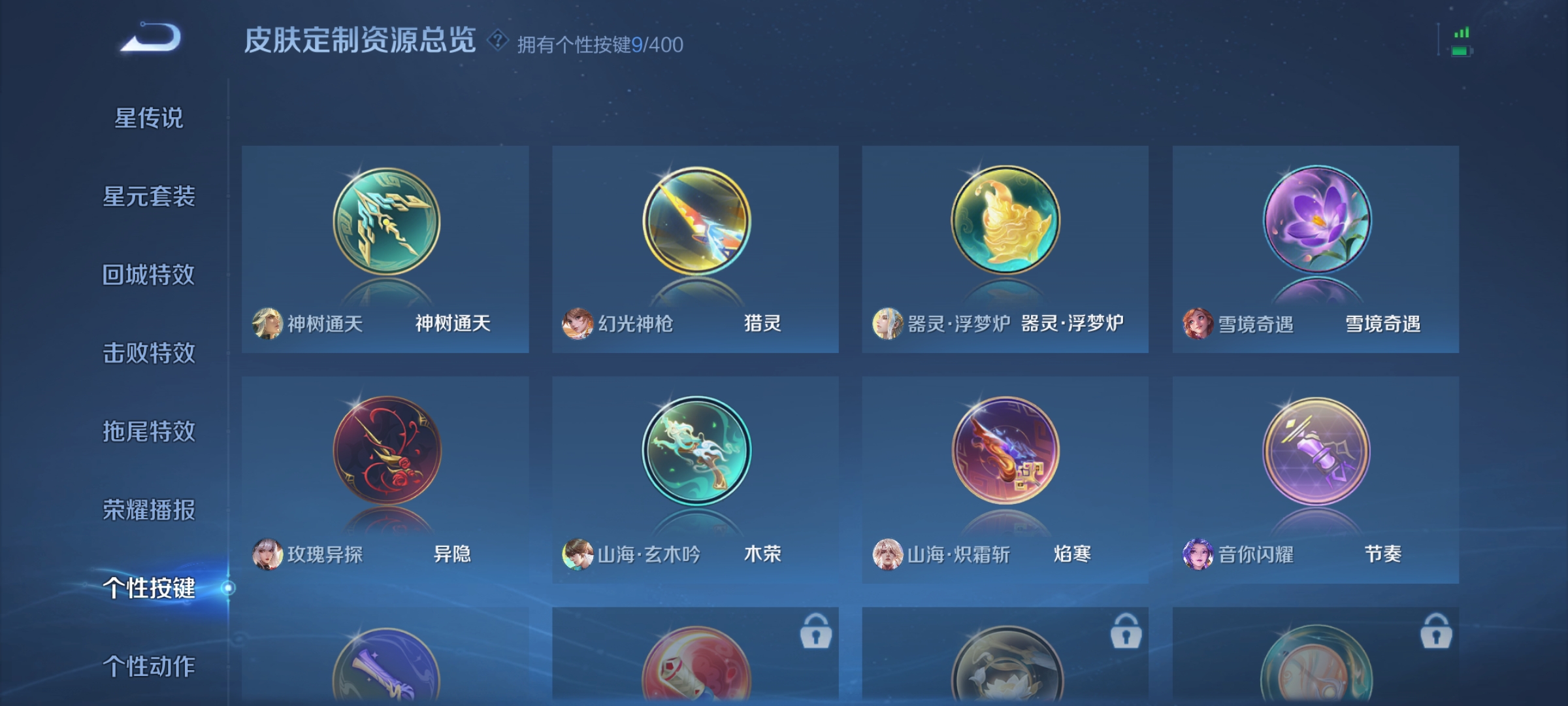Open the 回城特效 section
The height and width of the screenshot is (706, 1568).
click(148, 273)
